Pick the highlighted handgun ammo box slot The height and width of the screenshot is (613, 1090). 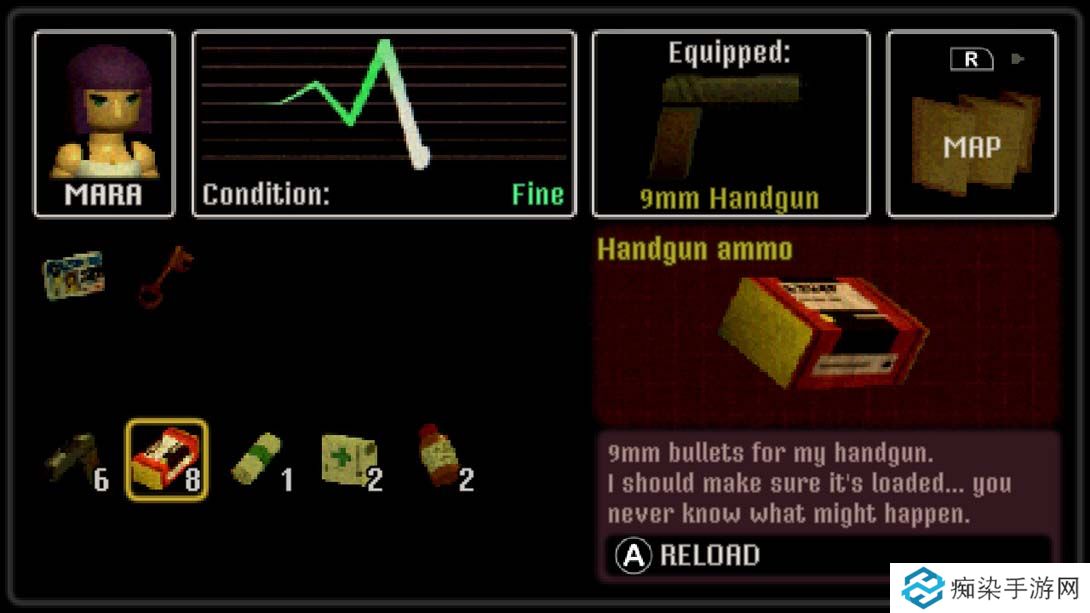pos(167,459)
